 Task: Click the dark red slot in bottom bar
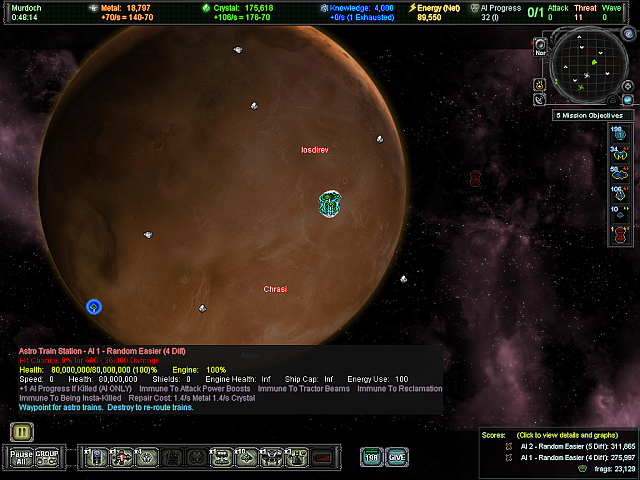point(323,458)
